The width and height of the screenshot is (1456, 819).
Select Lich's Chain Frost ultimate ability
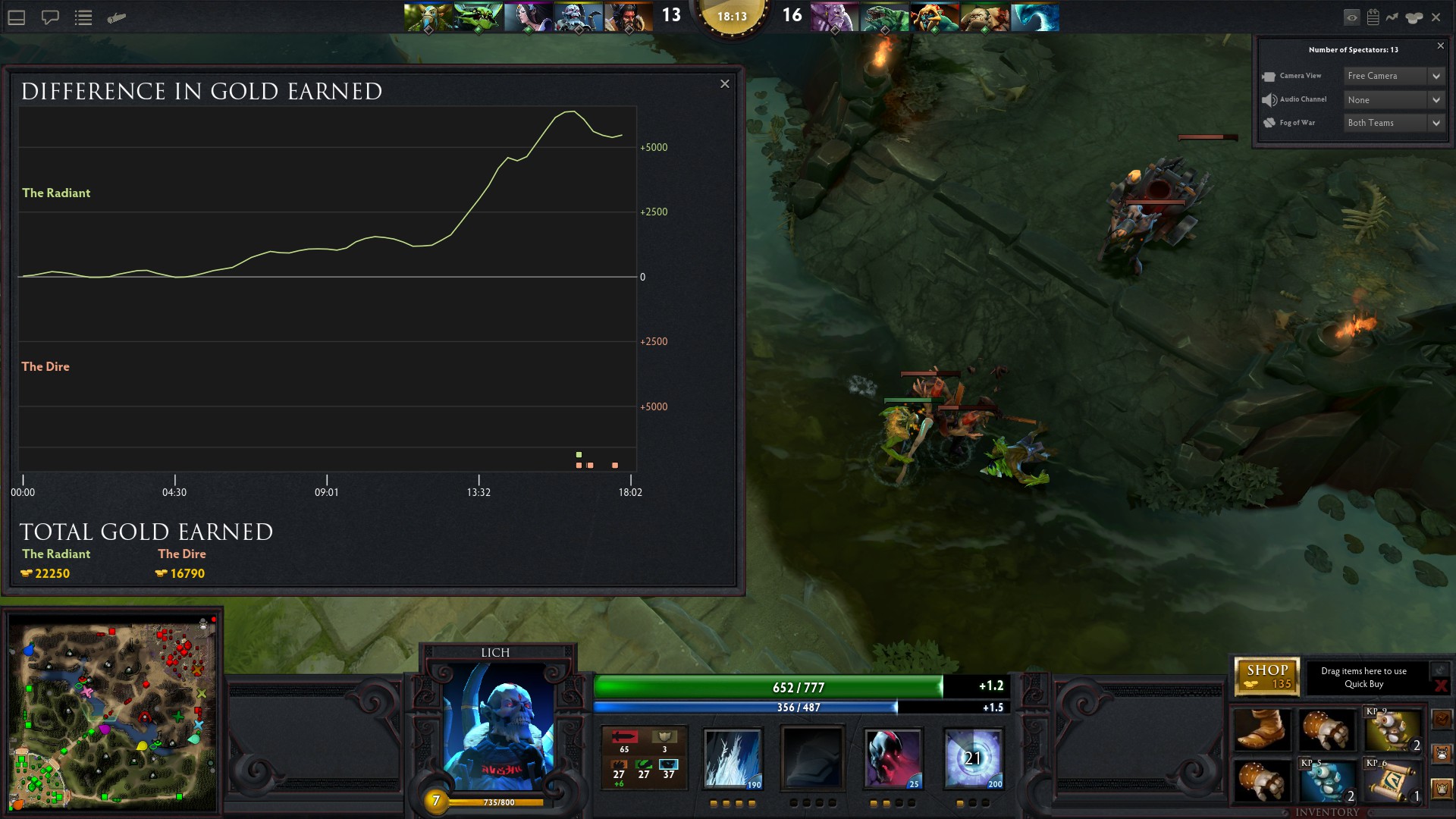tap(974, 758)
